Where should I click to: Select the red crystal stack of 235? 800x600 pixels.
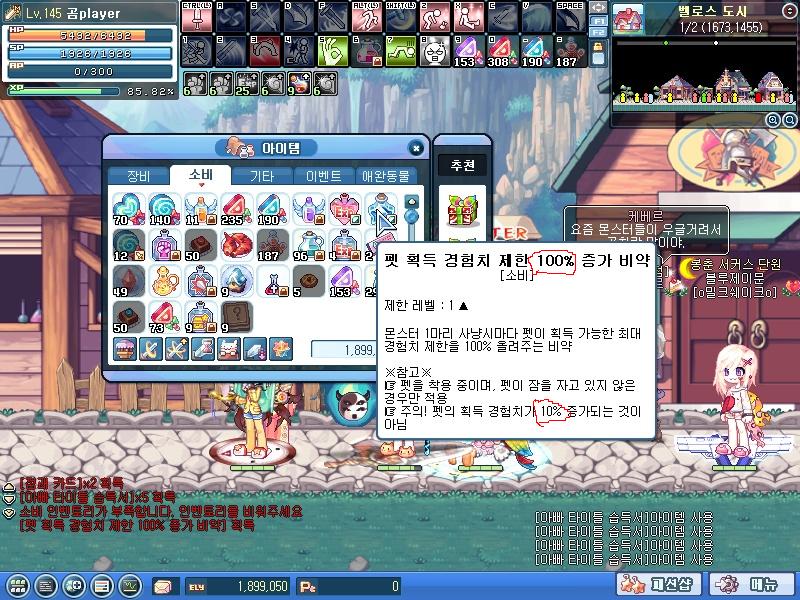point(235,208)
